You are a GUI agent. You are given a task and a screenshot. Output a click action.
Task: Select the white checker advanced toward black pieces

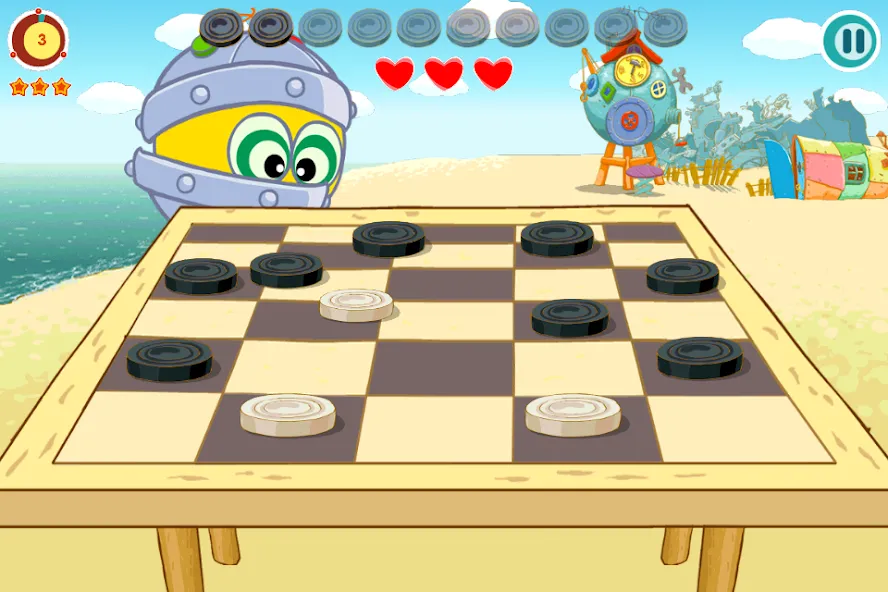[x=356, y=304]
